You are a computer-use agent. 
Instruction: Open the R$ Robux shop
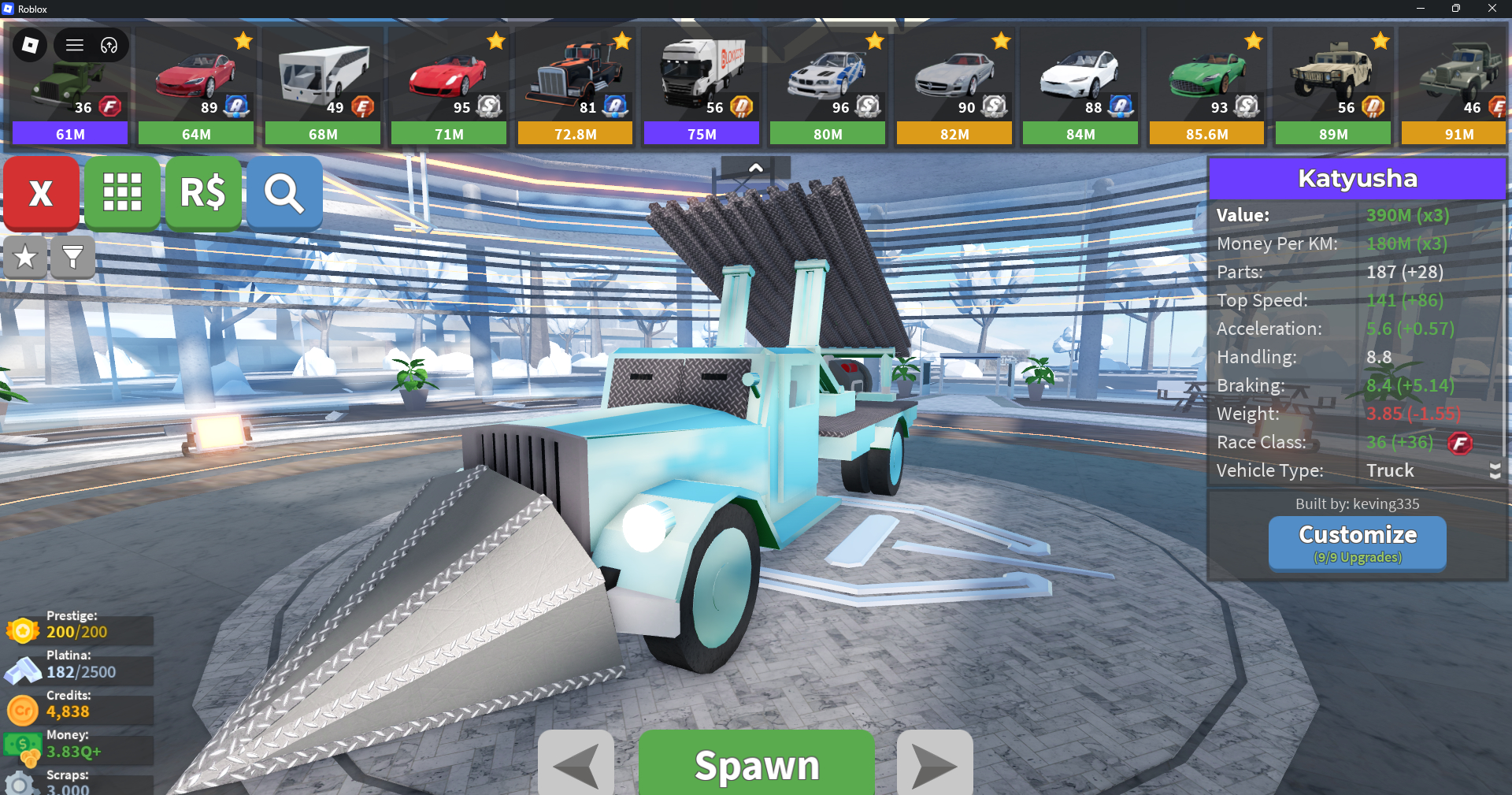pyautogui.click(x=203, y=193)
